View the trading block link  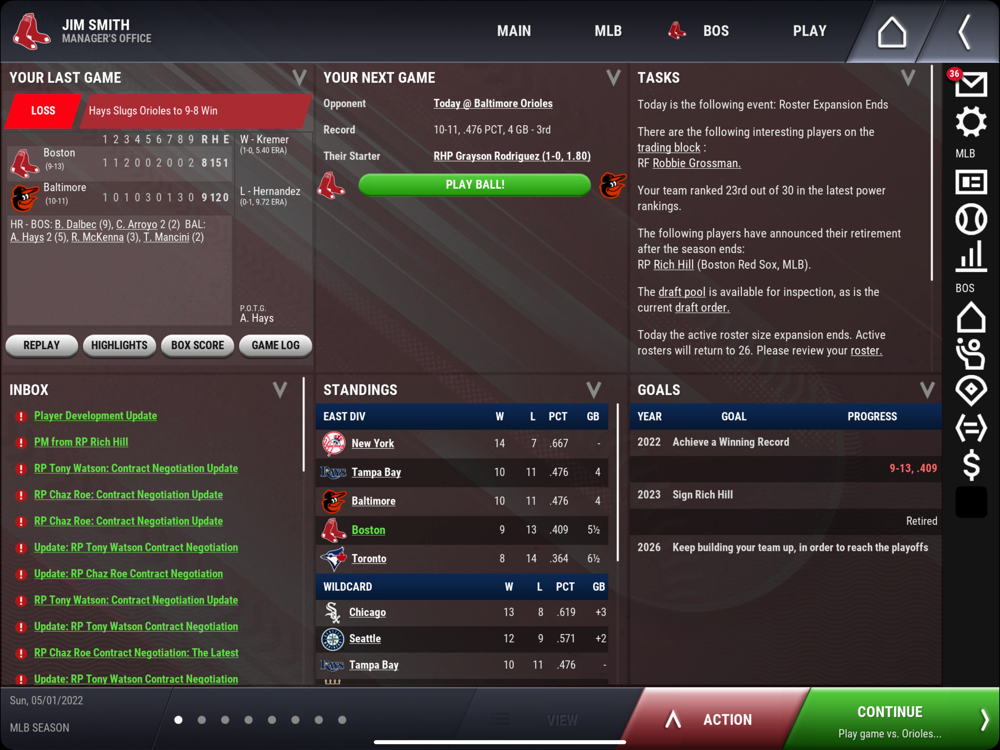(669, 148)
